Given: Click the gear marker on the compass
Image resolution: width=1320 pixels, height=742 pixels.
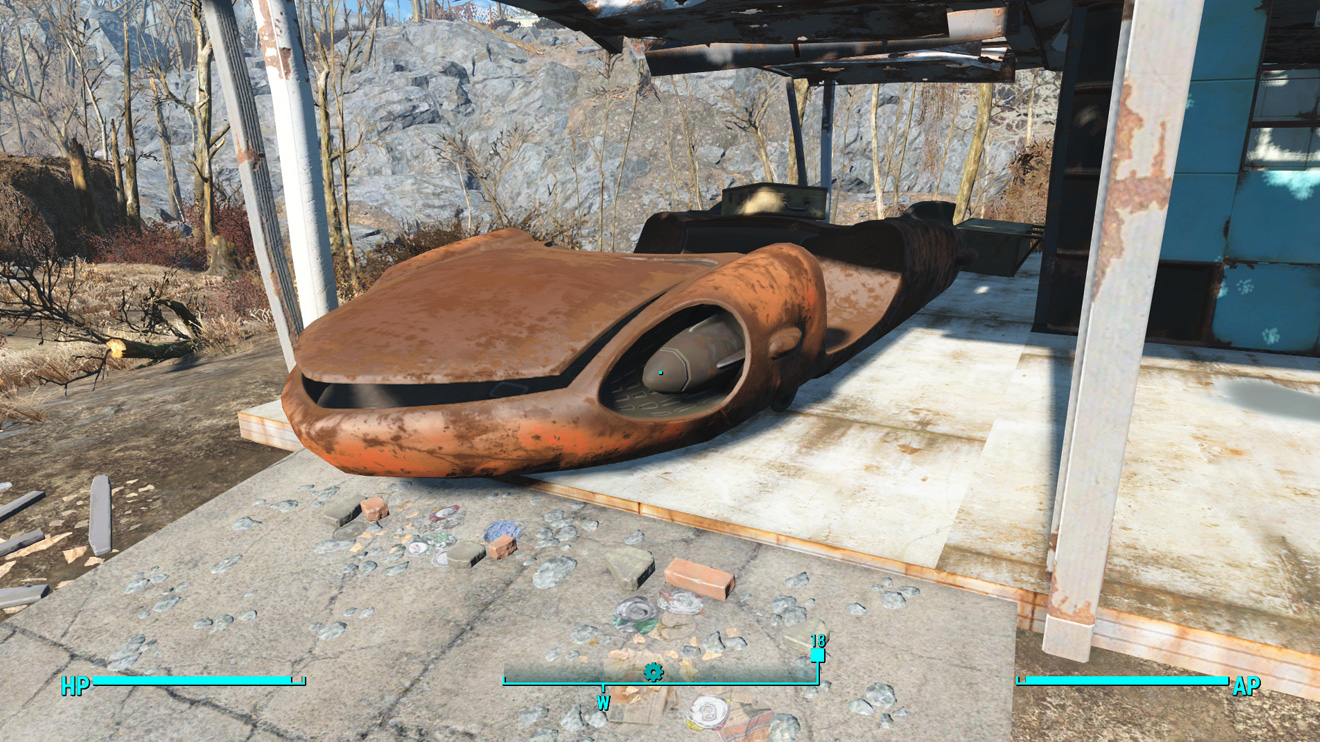Looking at the screenshot, I should pyautogui.click(x=653, y=672).
